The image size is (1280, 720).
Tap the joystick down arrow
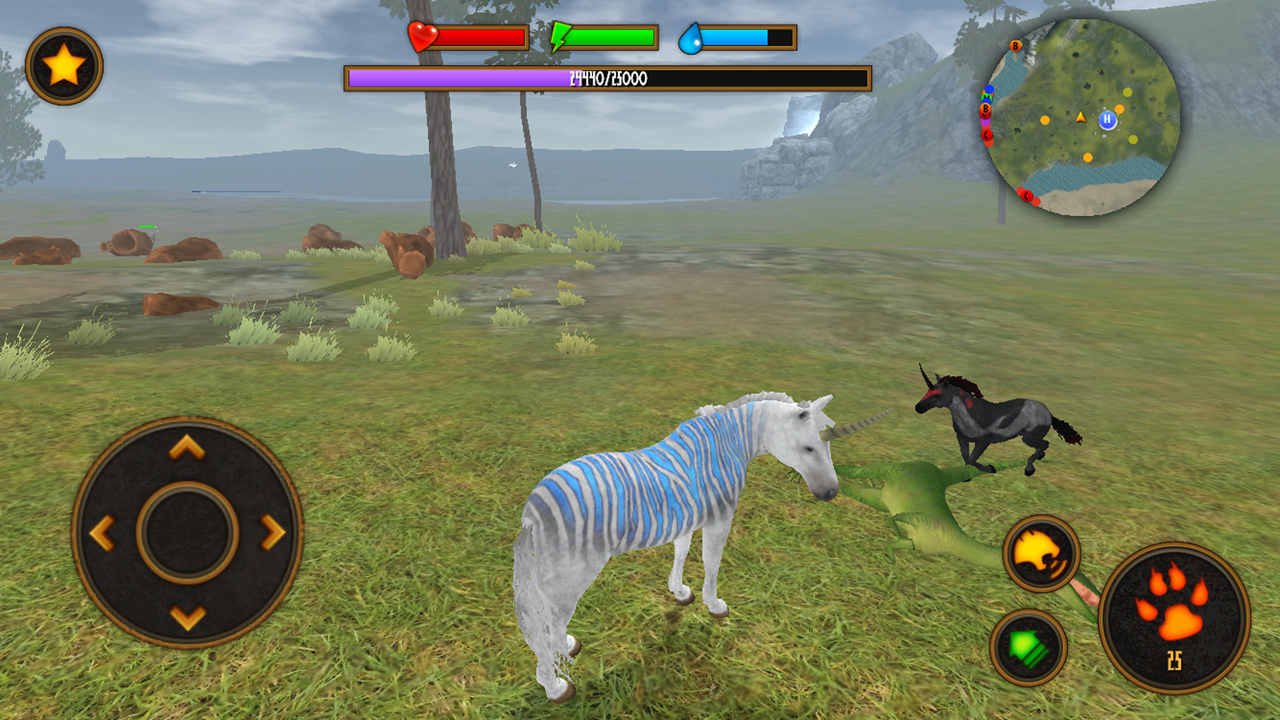pyautogui.click(x=187, y=617)
